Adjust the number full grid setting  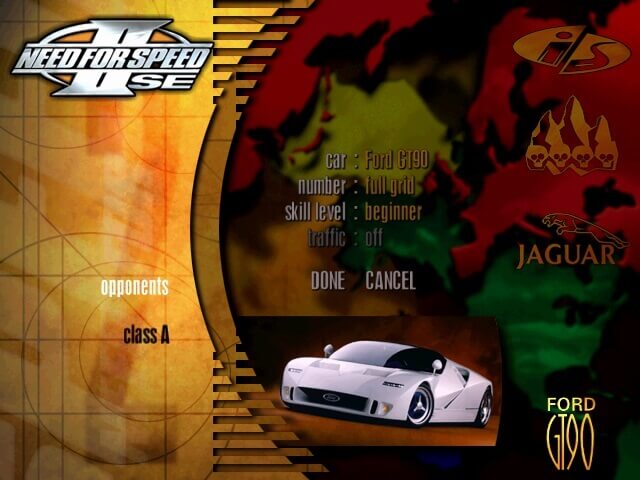(389, 186)
